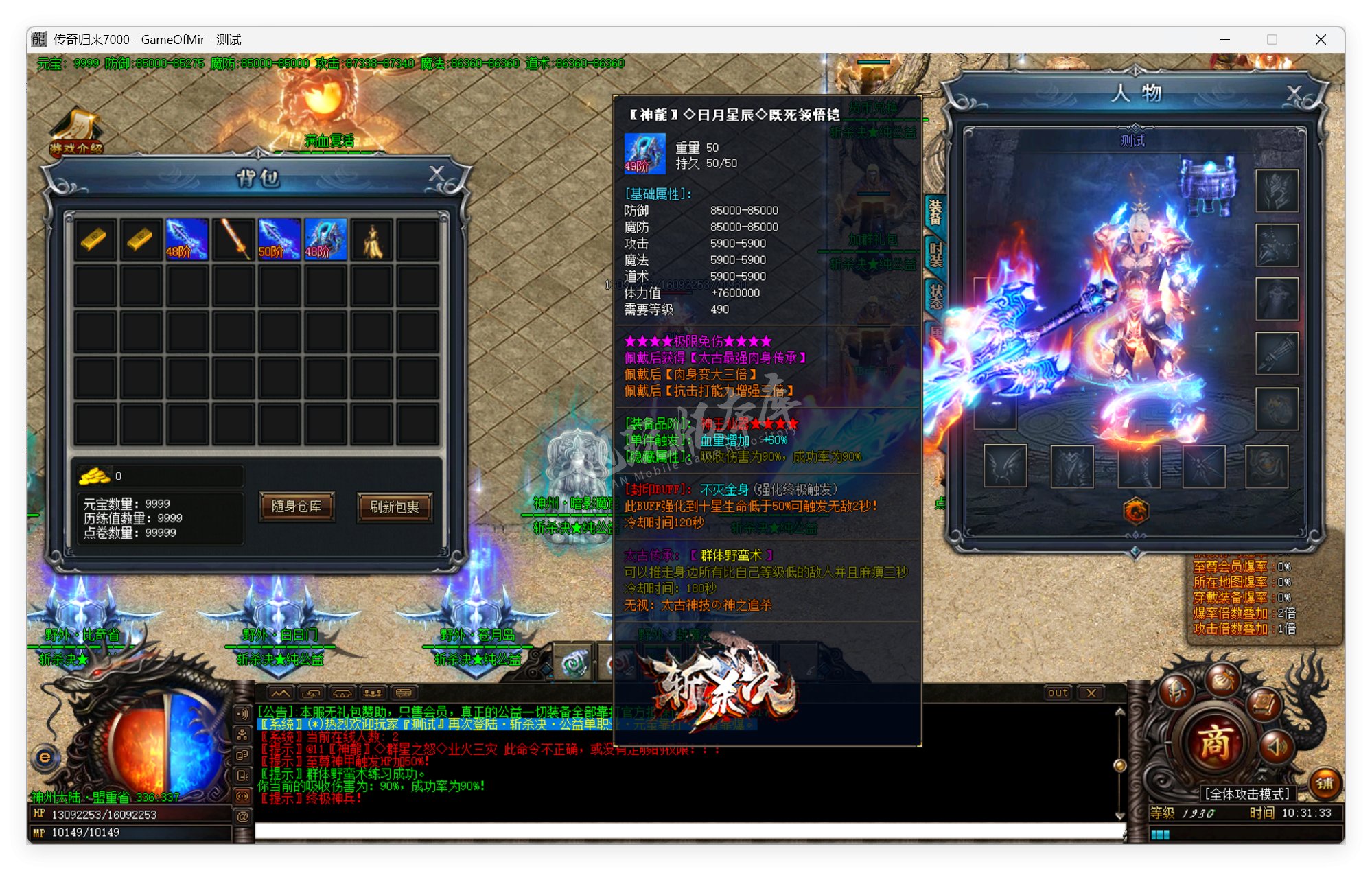Screen dimensions: 1372x871
Task: Switch the 全体攻击模式 attack mode
Action: tap(1248, 793)
